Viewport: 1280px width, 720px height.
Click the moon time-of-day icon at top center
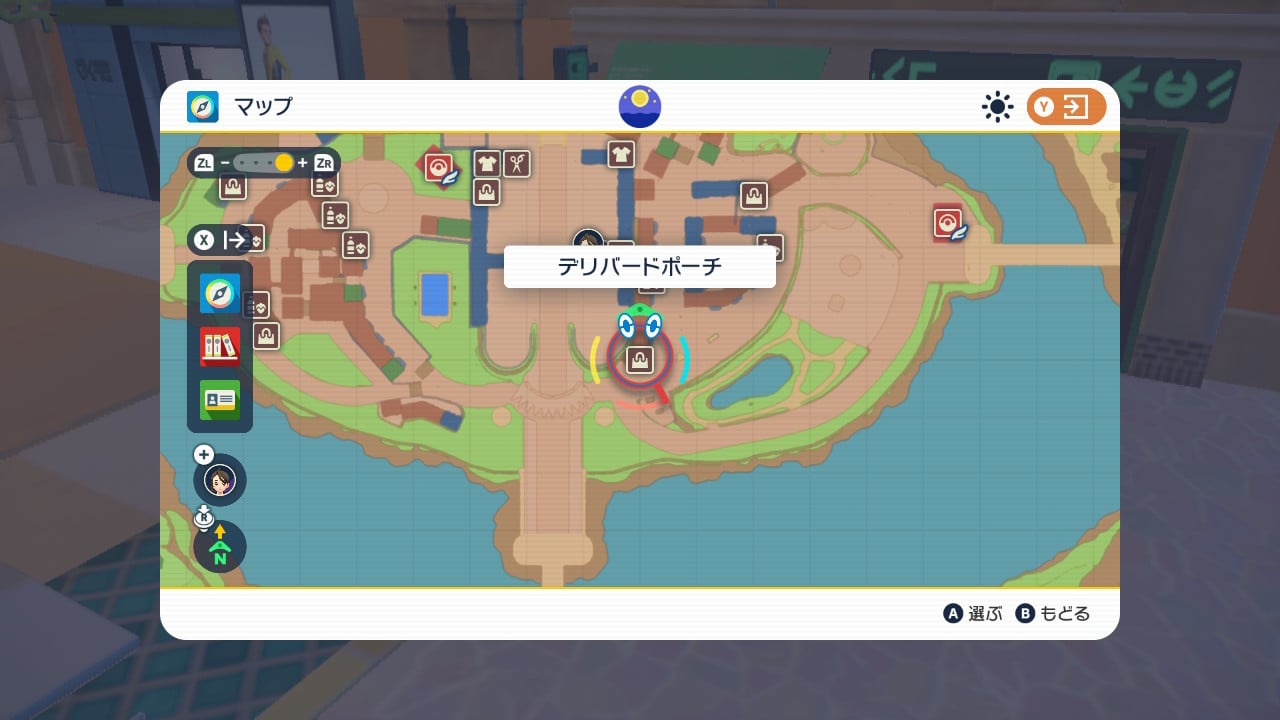click(638, 106)
